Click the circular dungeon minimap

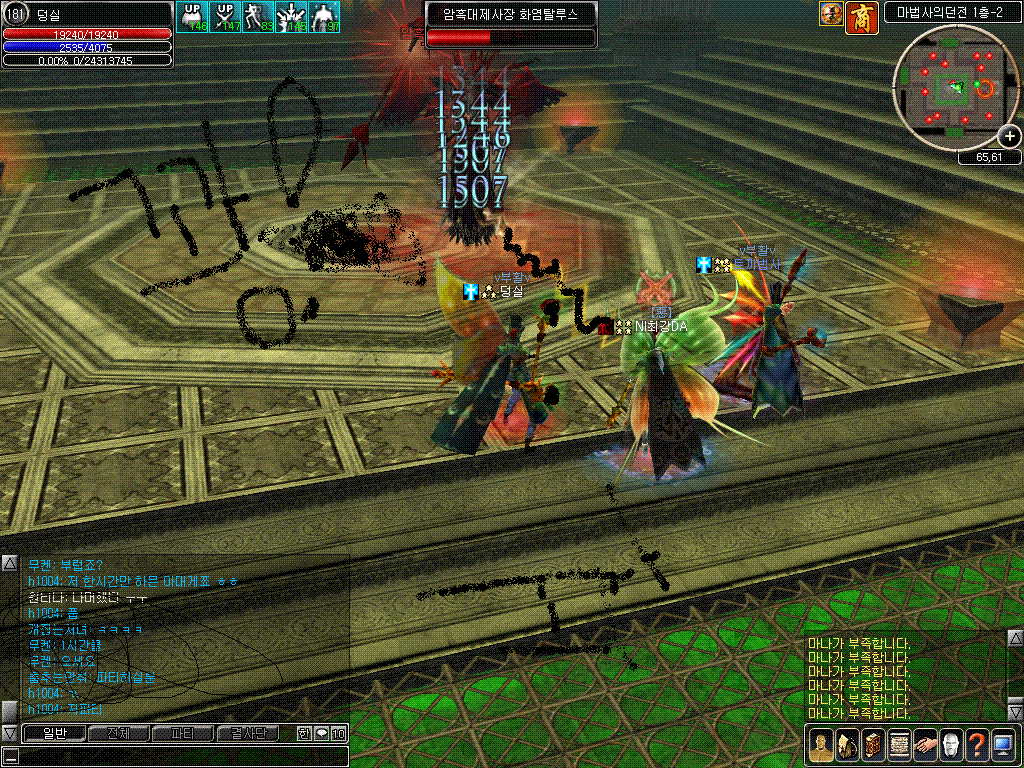(x=957, y=88)
